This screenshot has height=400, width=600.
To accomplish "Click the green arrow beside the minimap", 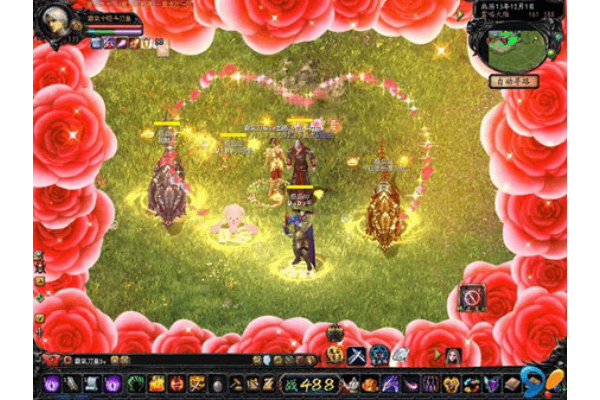I will point(459,16).
